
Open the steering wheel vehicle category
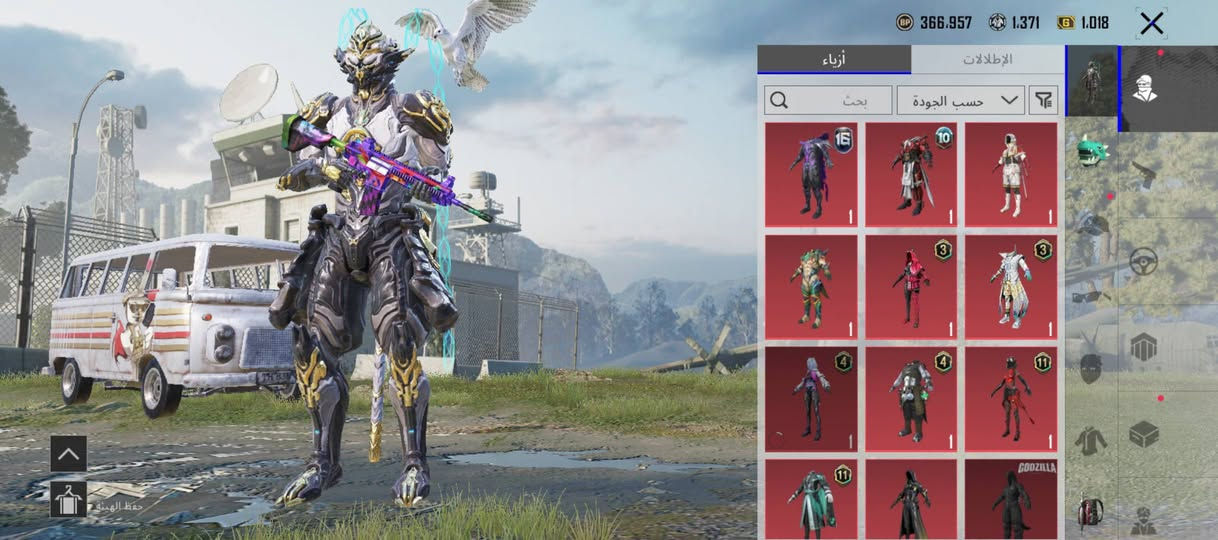click(x=1144, y=262)
